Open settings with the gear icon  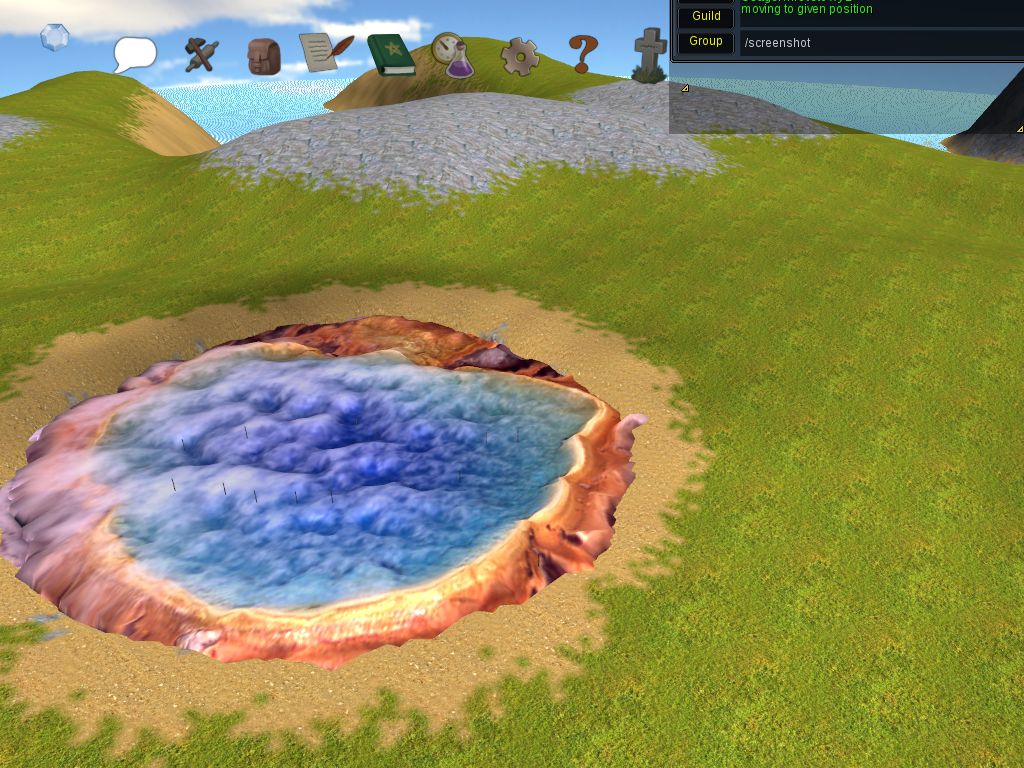(520, 56)
